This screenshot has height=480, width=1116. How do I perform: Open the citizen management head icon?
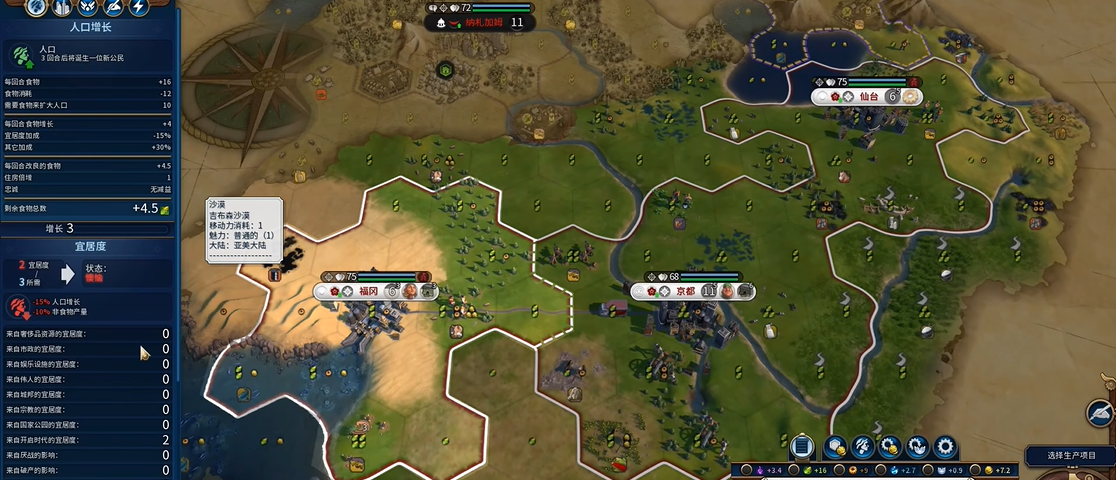[x=862, y=446]
